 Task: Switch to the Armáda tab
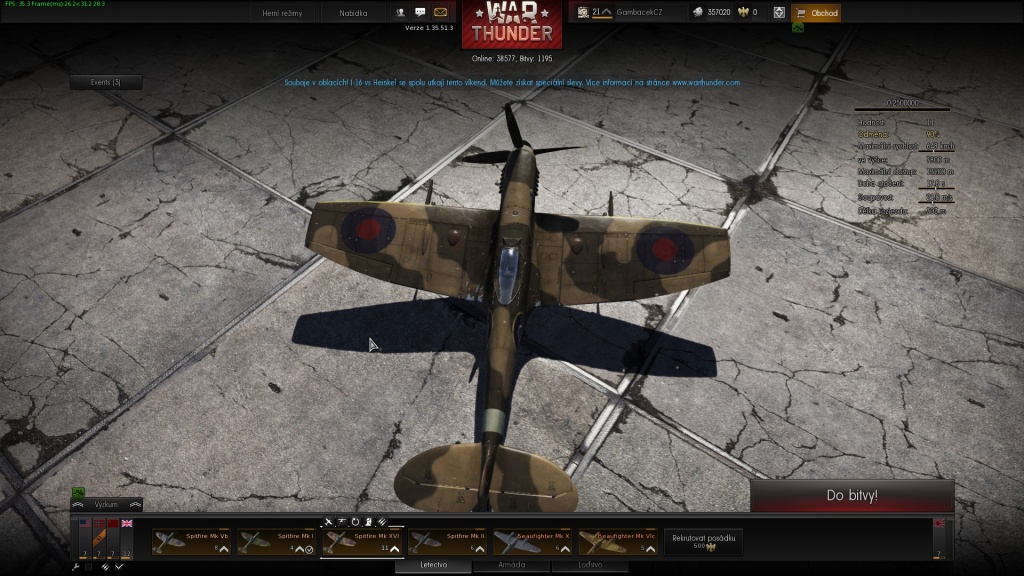point(512,565)
